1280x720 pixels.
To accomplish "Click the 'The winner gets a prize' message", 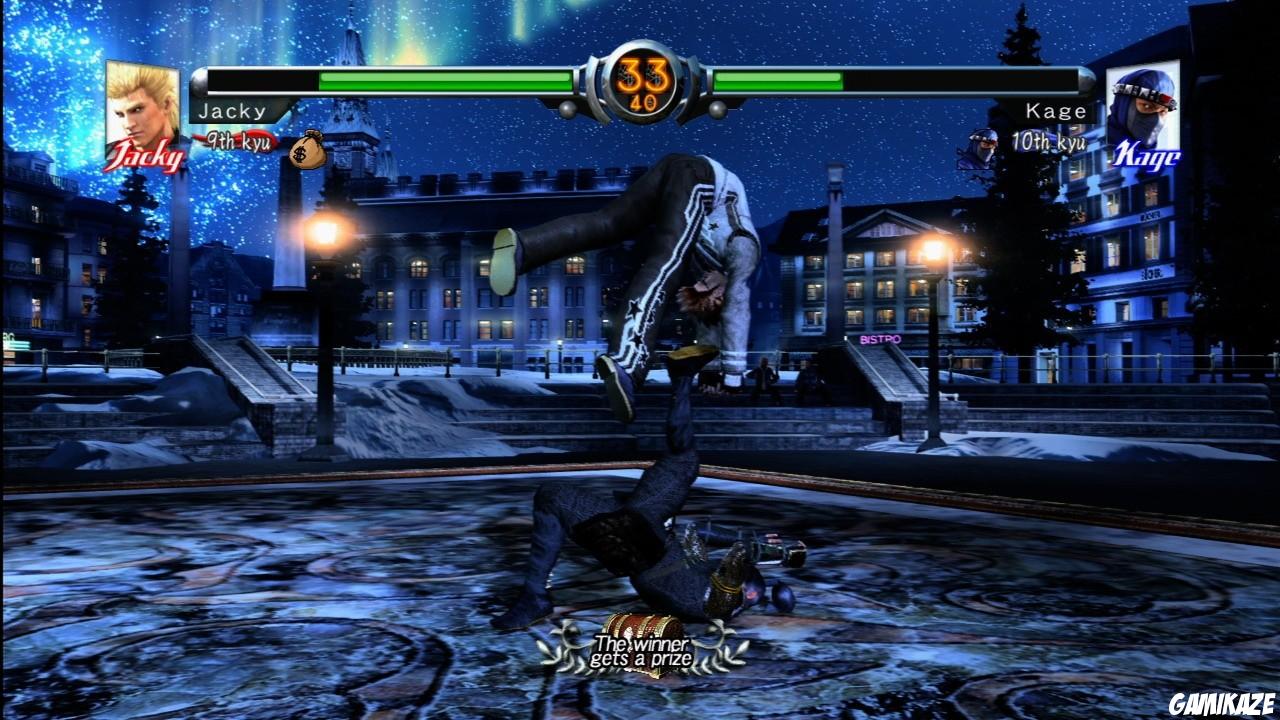I will pos(645,648).
